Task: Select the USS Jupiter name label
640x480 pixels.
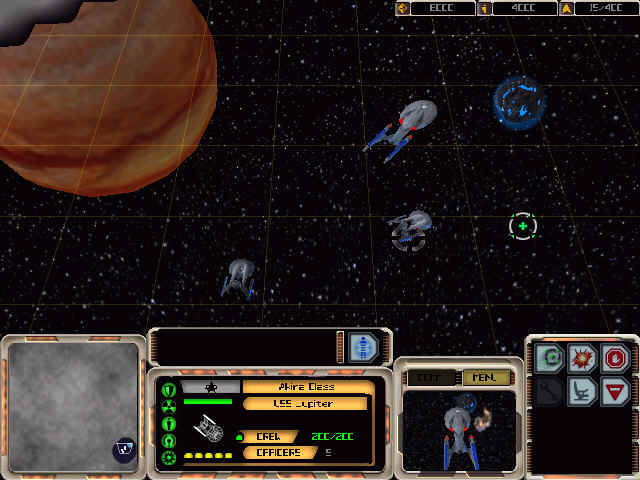Action: point(304,404)
